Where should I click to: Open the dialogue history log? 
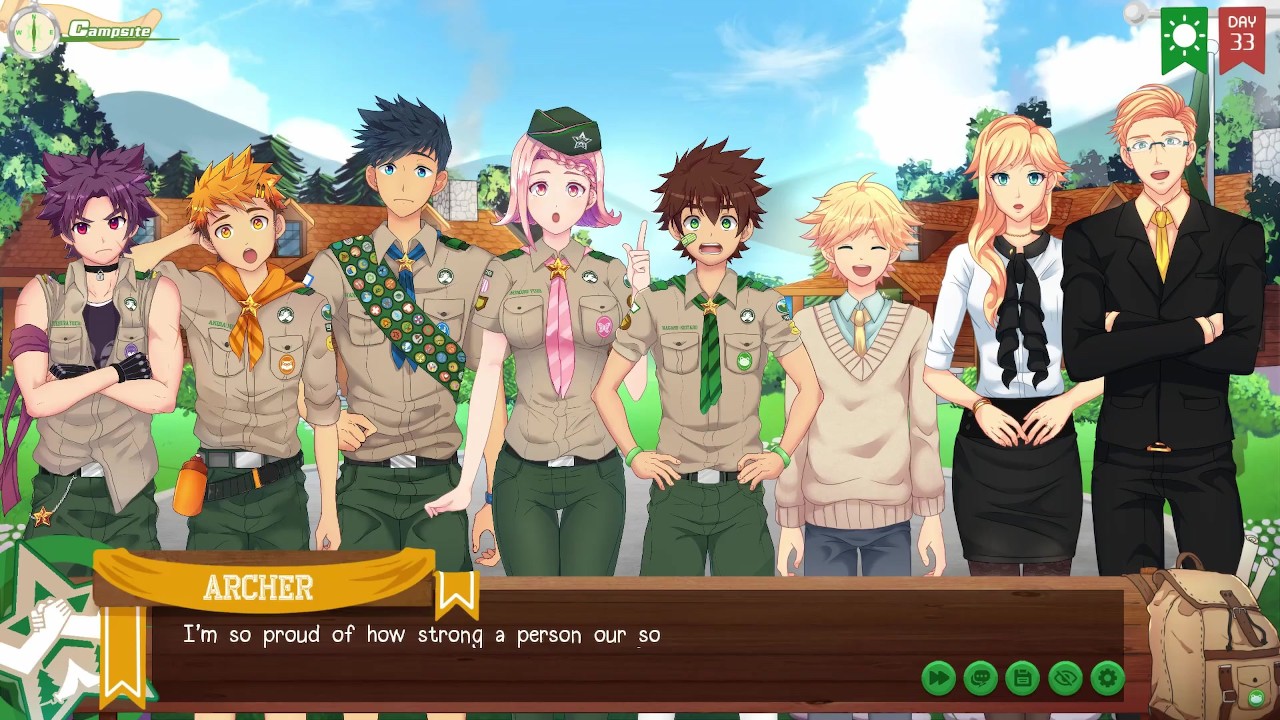pyautogui.click(x=980, y=678)
